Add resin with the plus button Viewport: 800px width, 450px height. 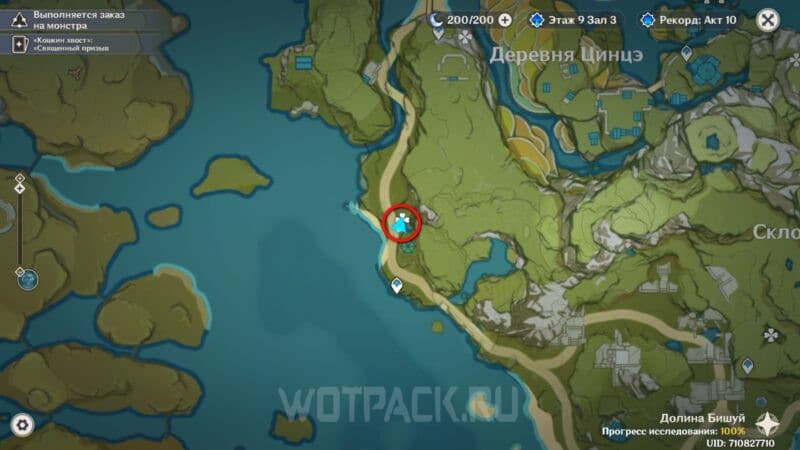pyautogui.click(x=504, y=19)
